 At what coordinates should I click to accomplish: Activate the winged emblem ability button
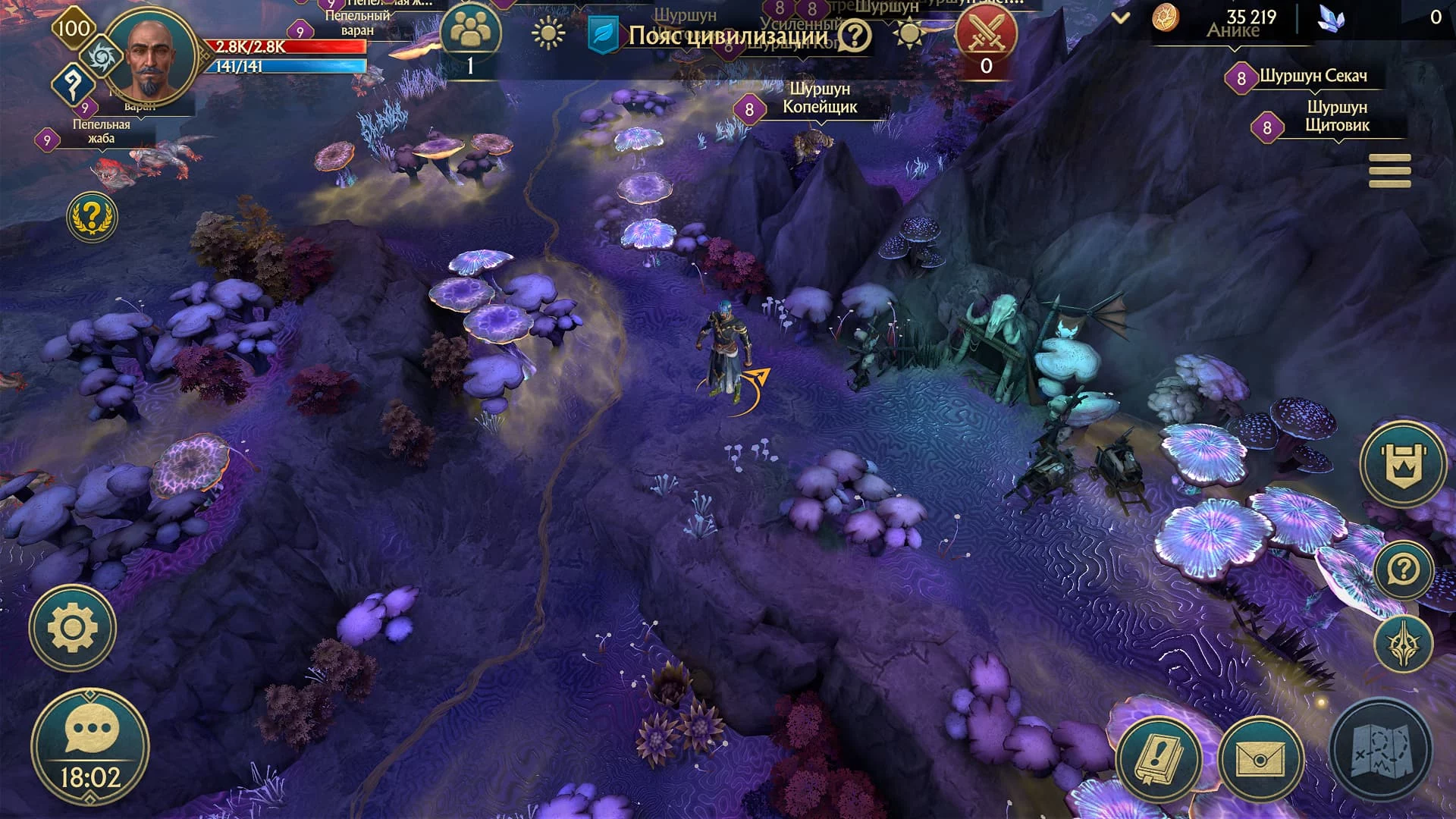pos(1403,644)
